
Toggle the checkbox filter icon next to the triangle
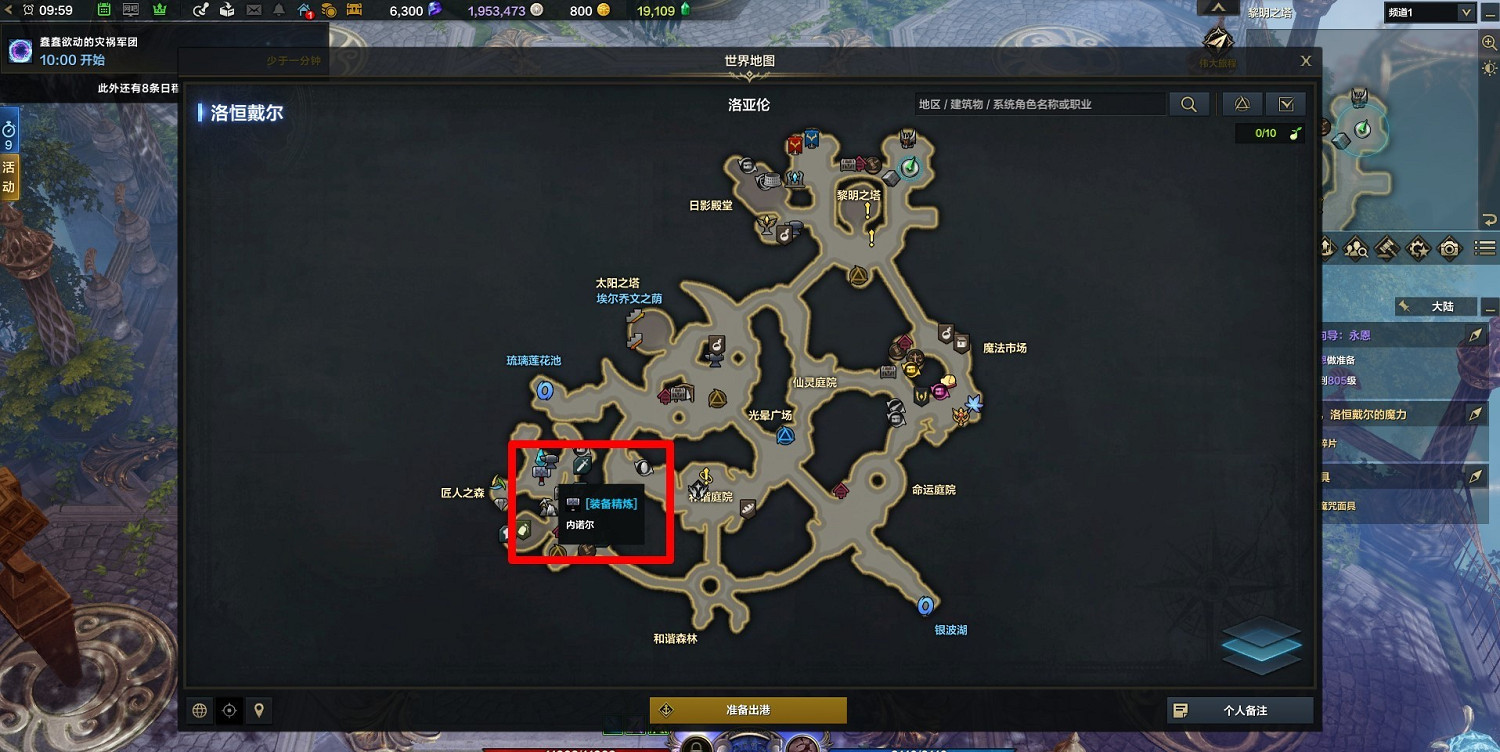point(1286,103)
